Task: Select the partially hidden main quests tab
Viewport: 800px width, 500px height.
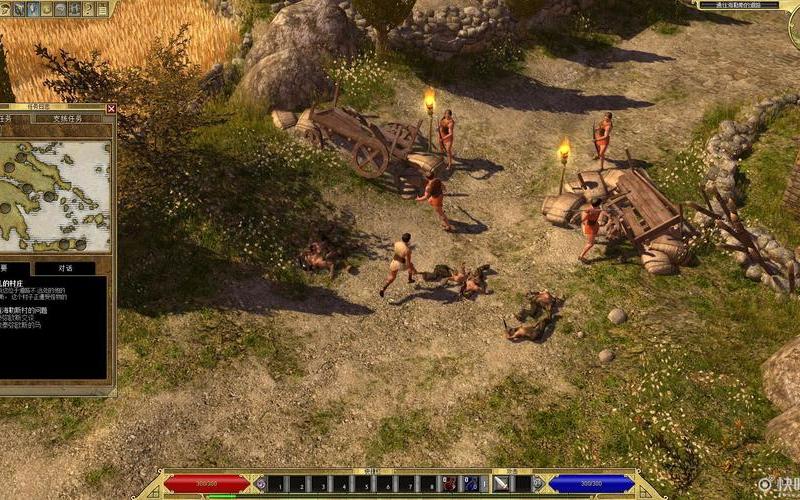Action: click(x=10, y=119)
